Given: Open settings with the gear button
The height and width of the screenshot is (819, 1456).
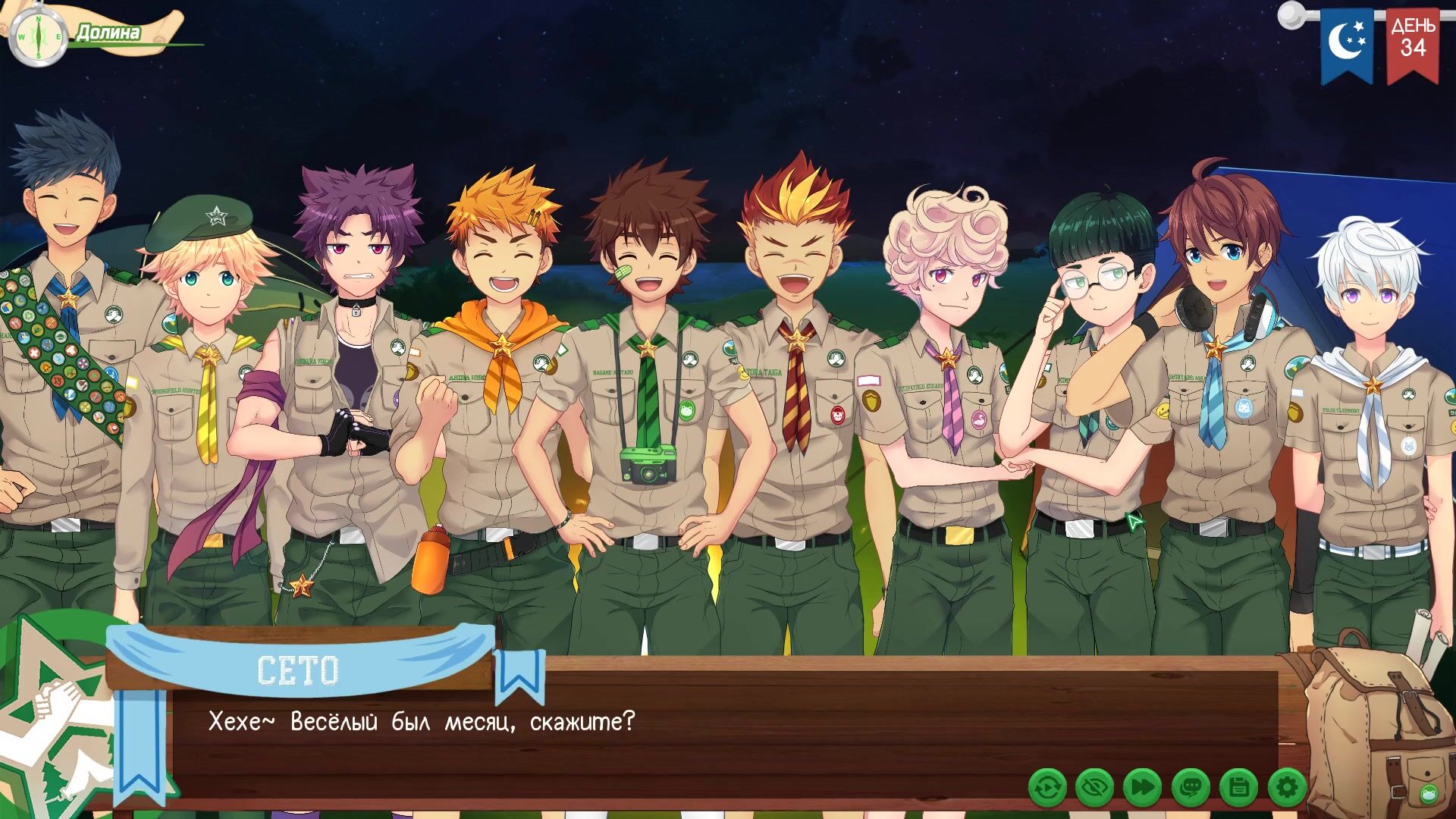Looking at the screenshot, I should (1287, 789).
